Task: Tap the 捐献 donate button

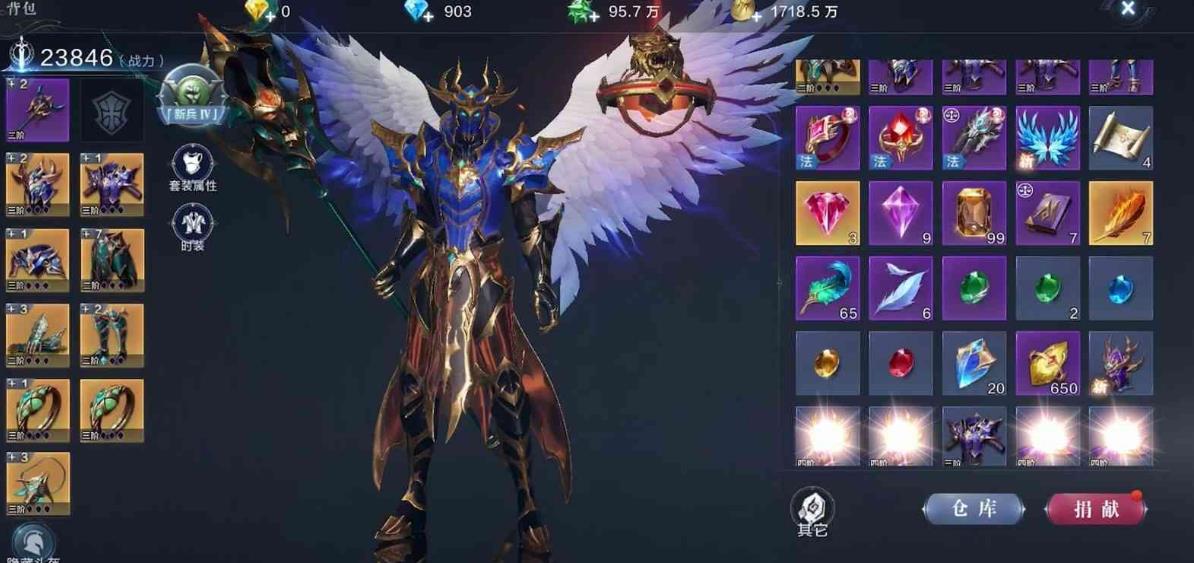Action: 1096,509
